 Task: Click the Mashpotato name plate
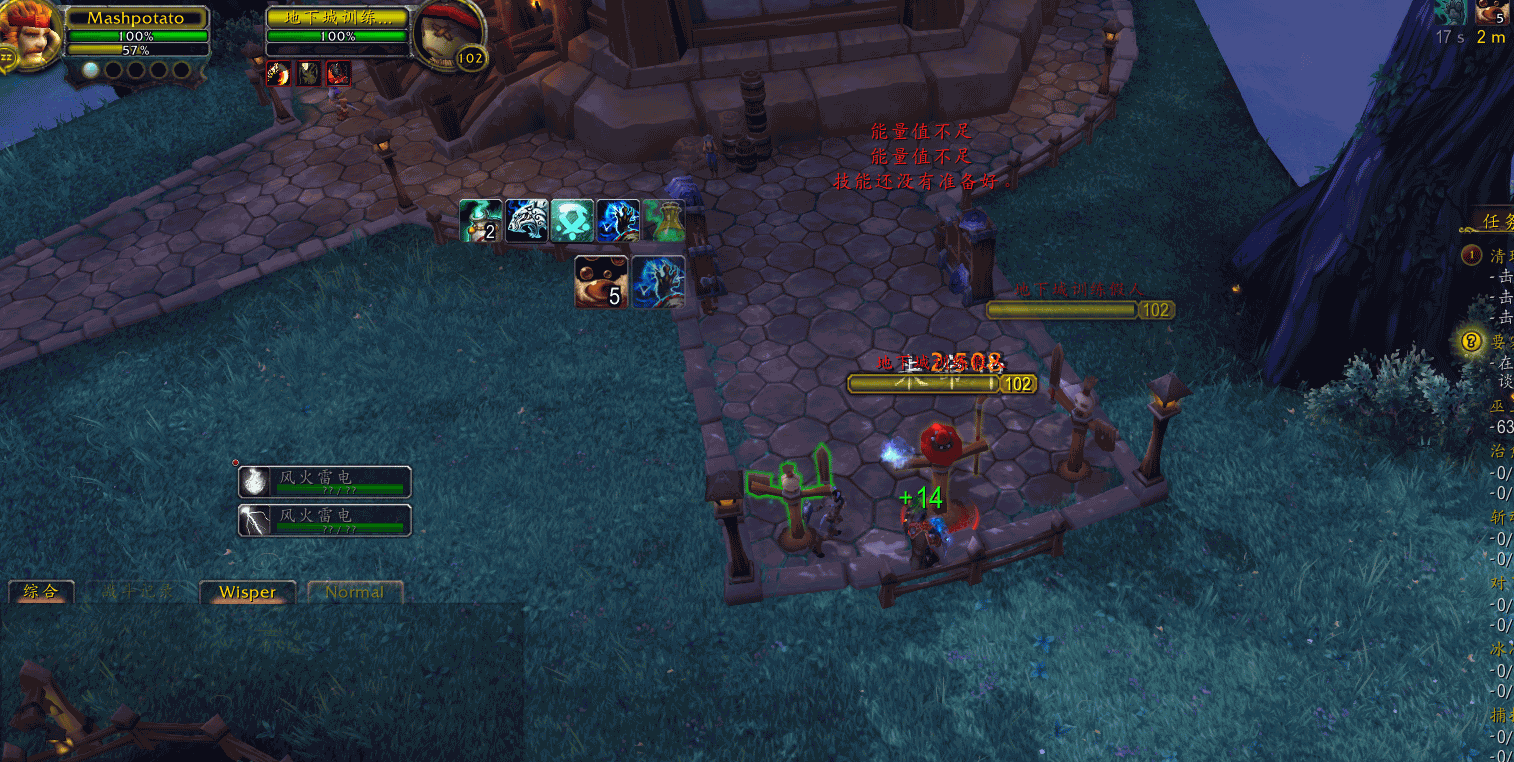[x=136, y=18]
